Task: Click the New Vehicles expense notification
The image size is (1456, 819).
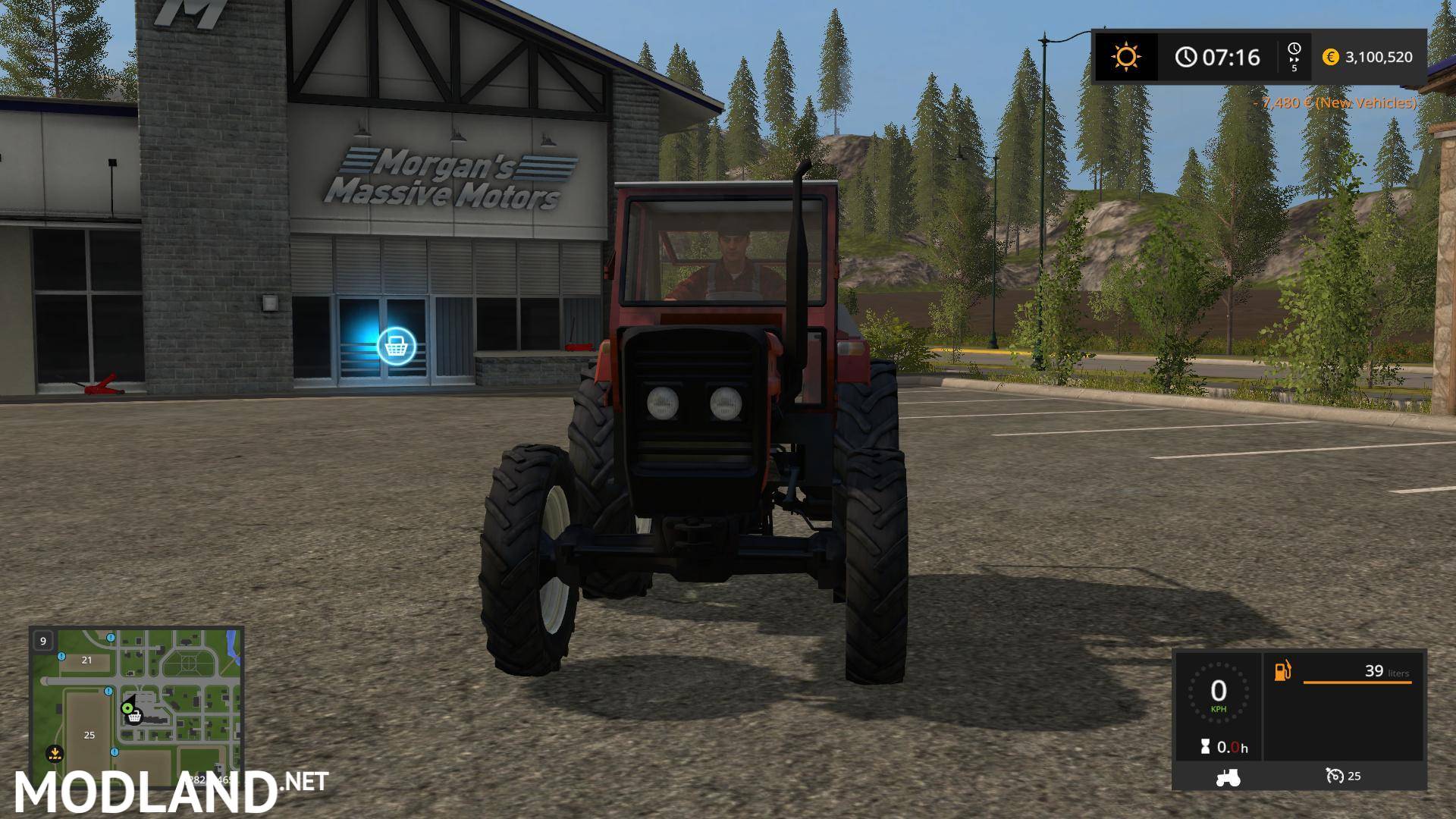Action: (x=1337, y=102)
